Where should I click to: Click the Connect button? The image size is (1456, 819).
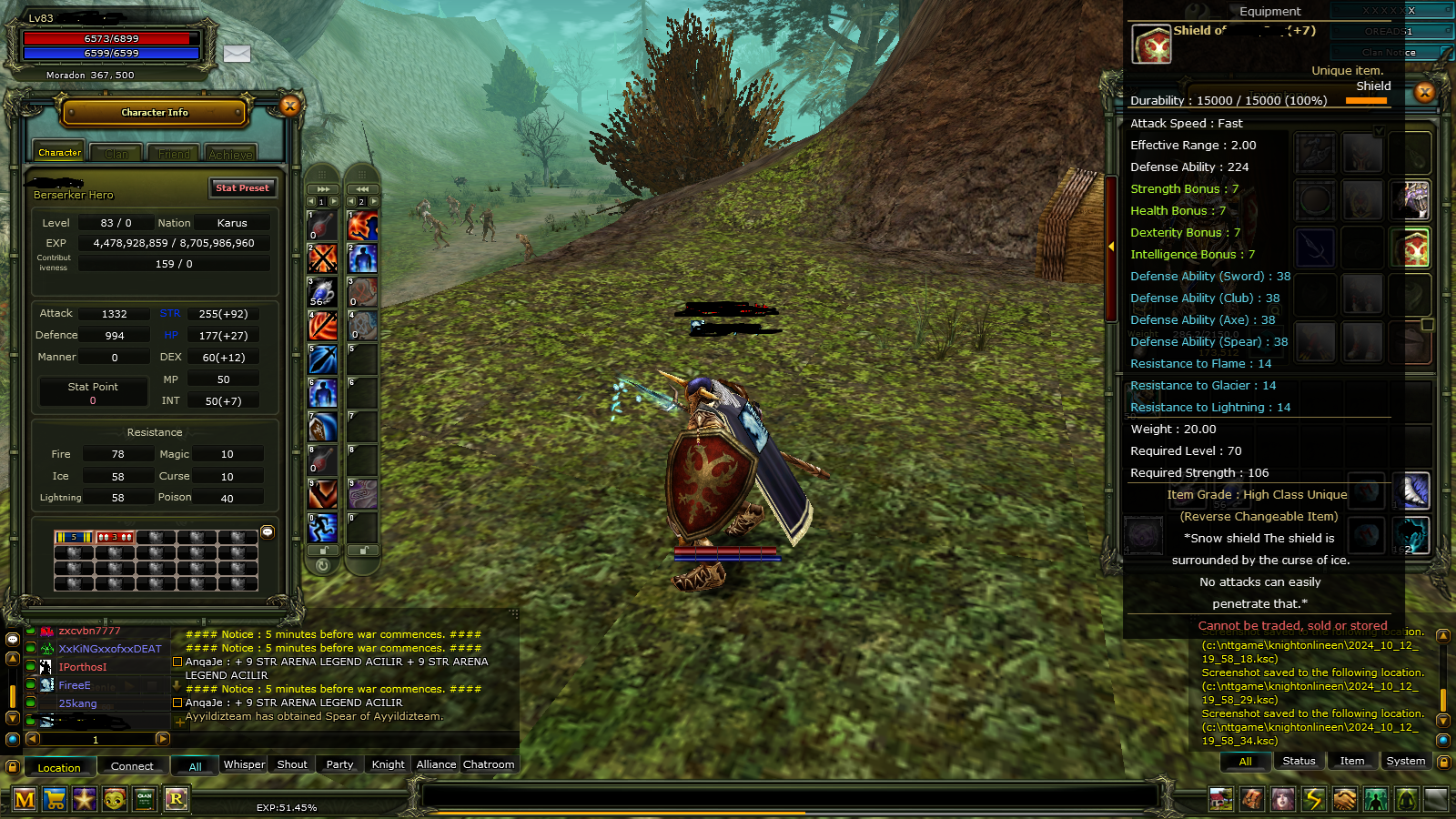tap(133, 766)
